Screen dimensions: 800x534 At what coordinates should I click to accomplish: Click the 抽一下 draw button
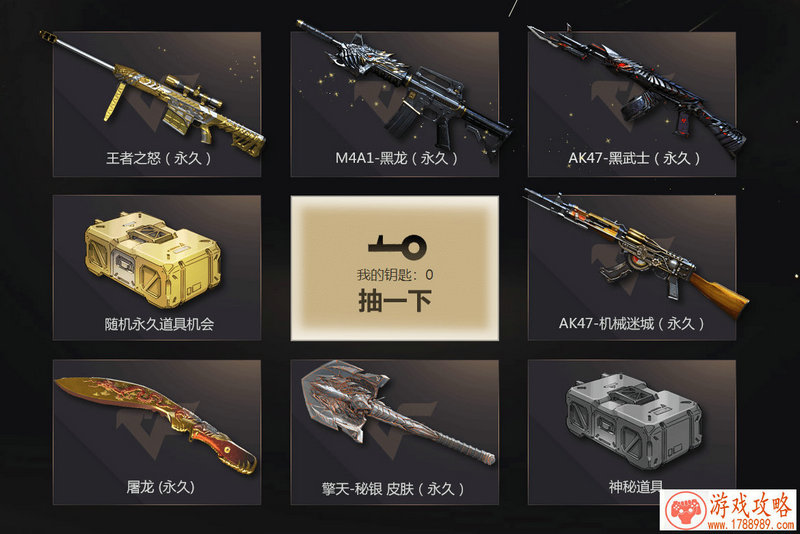(x=394, y=302)
